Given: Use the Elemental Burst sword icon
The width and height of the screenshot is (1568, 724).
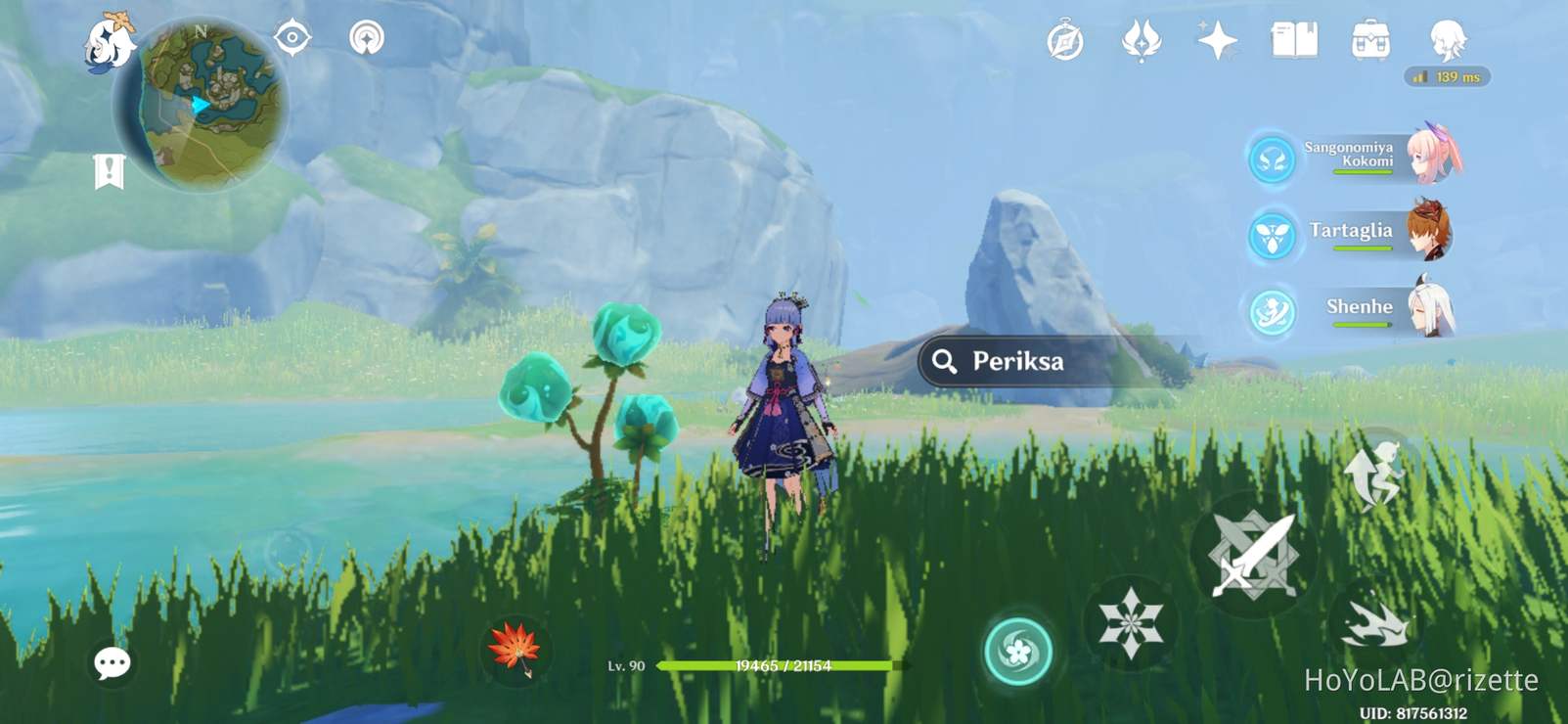Looking at the screenshot, I should [1255, 553].
